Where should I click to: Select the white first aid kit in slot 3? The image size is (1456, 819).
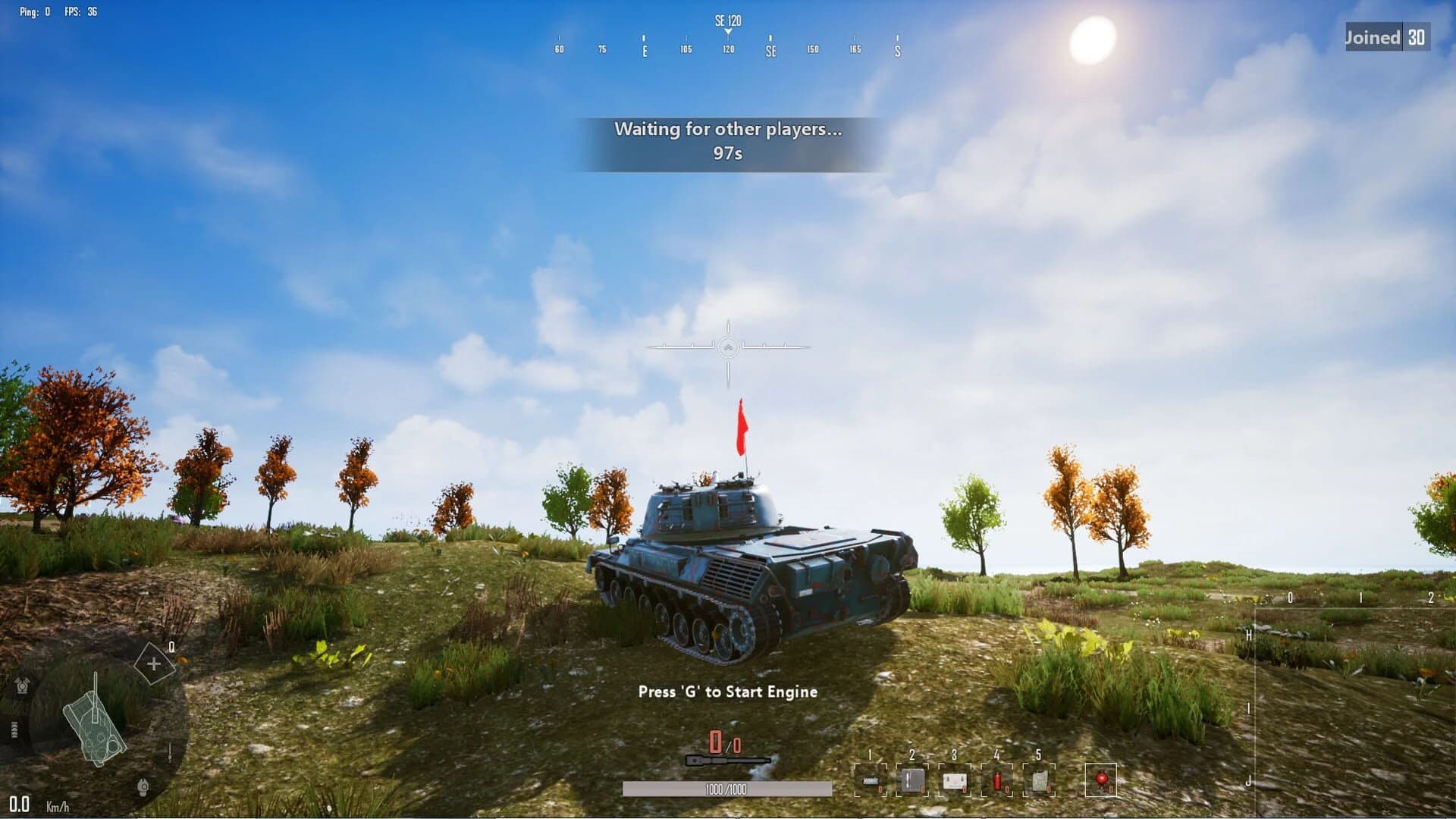954,781
